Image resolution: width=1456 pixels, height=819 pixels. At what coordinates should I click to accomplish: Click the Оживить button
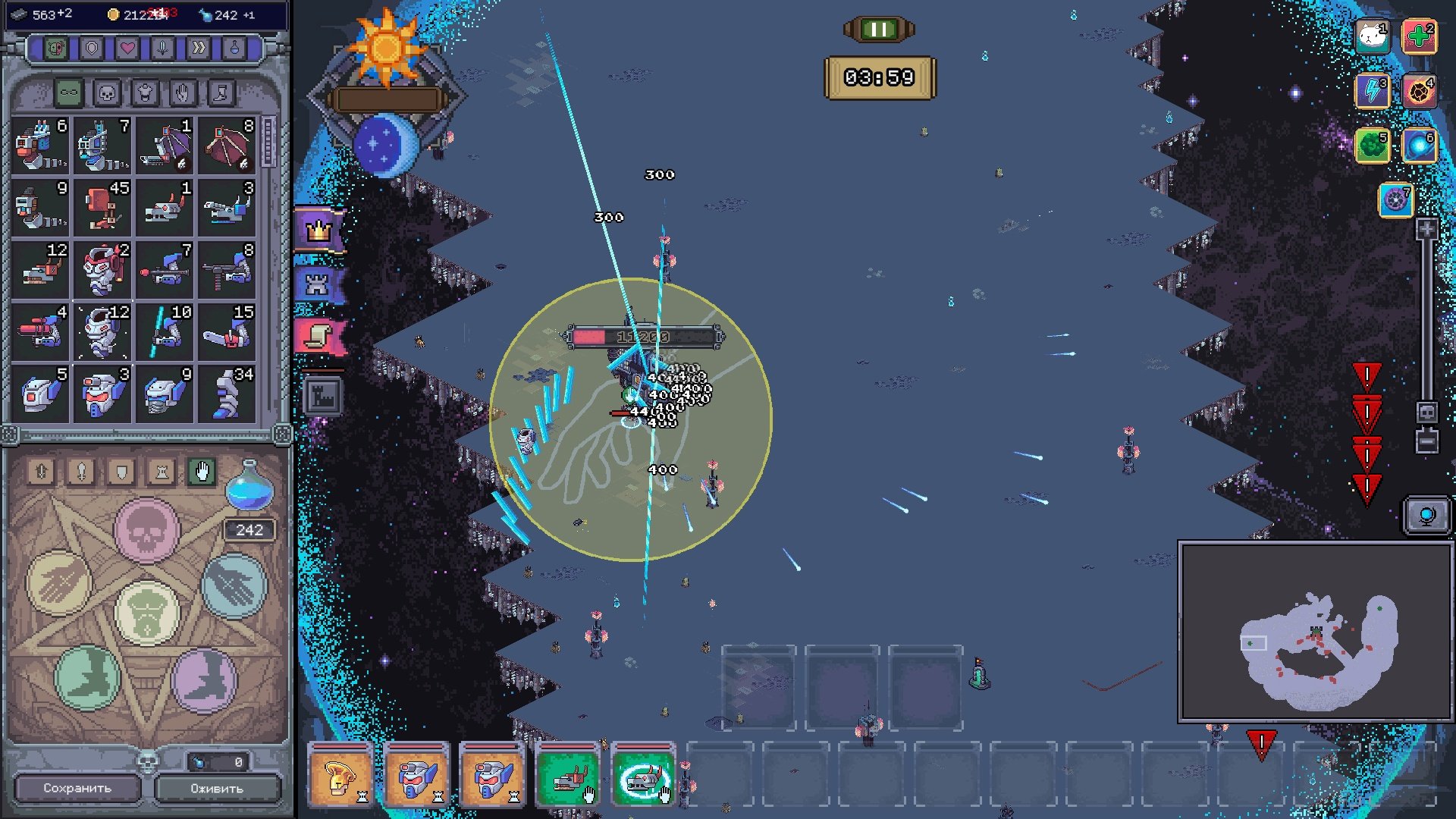click(x=217, y=788)
